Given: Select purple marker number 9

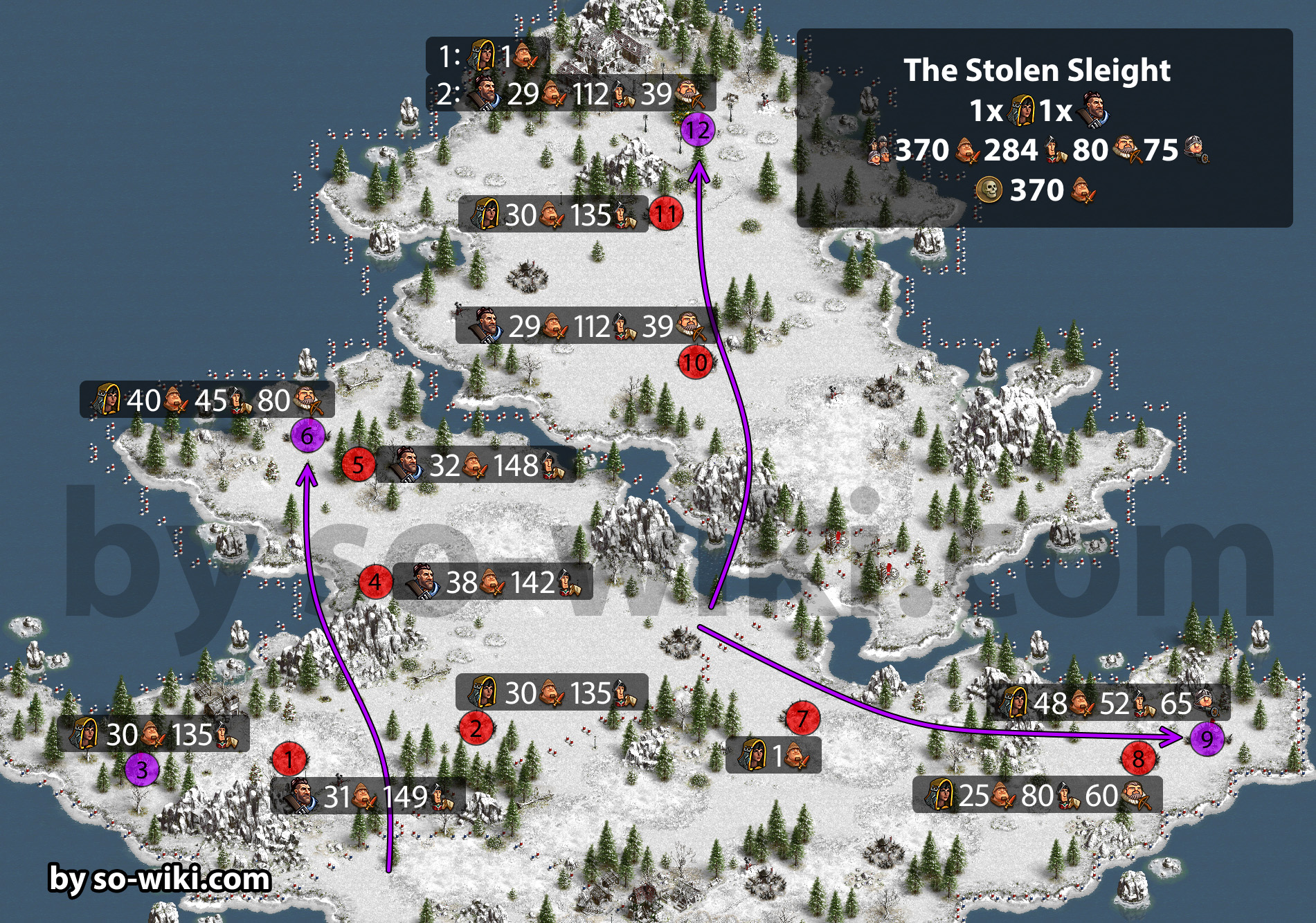Looking at the screenshot, I should (1207, 739).
